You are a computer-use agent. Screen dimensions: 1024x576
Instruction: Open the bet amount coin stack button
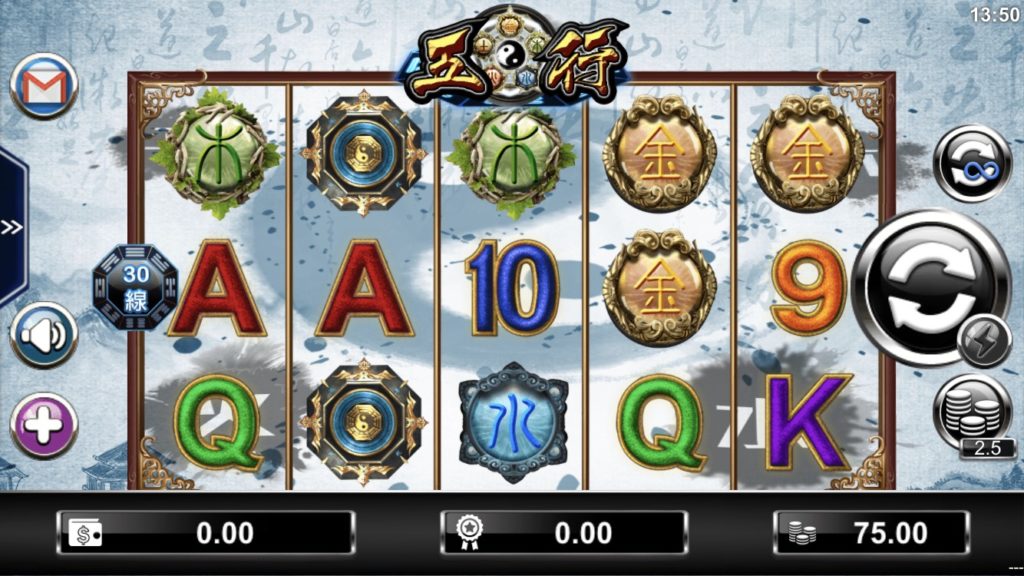[973, 412]
